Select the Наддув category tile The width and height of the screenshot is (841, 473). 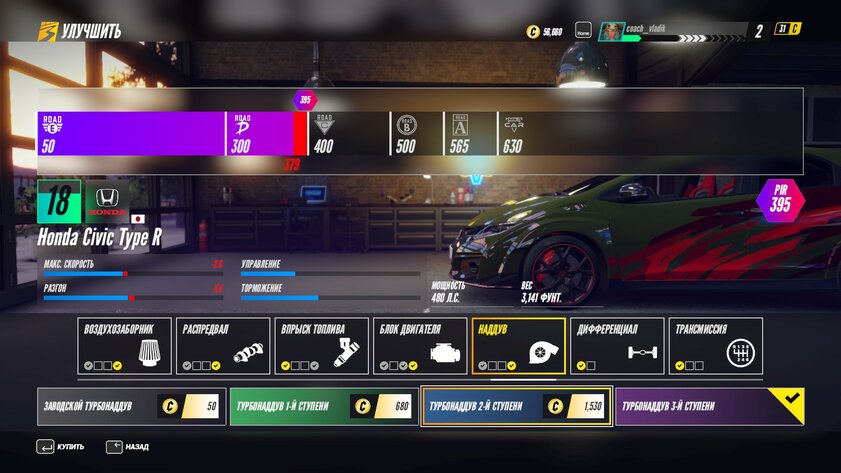coord(519,346)
